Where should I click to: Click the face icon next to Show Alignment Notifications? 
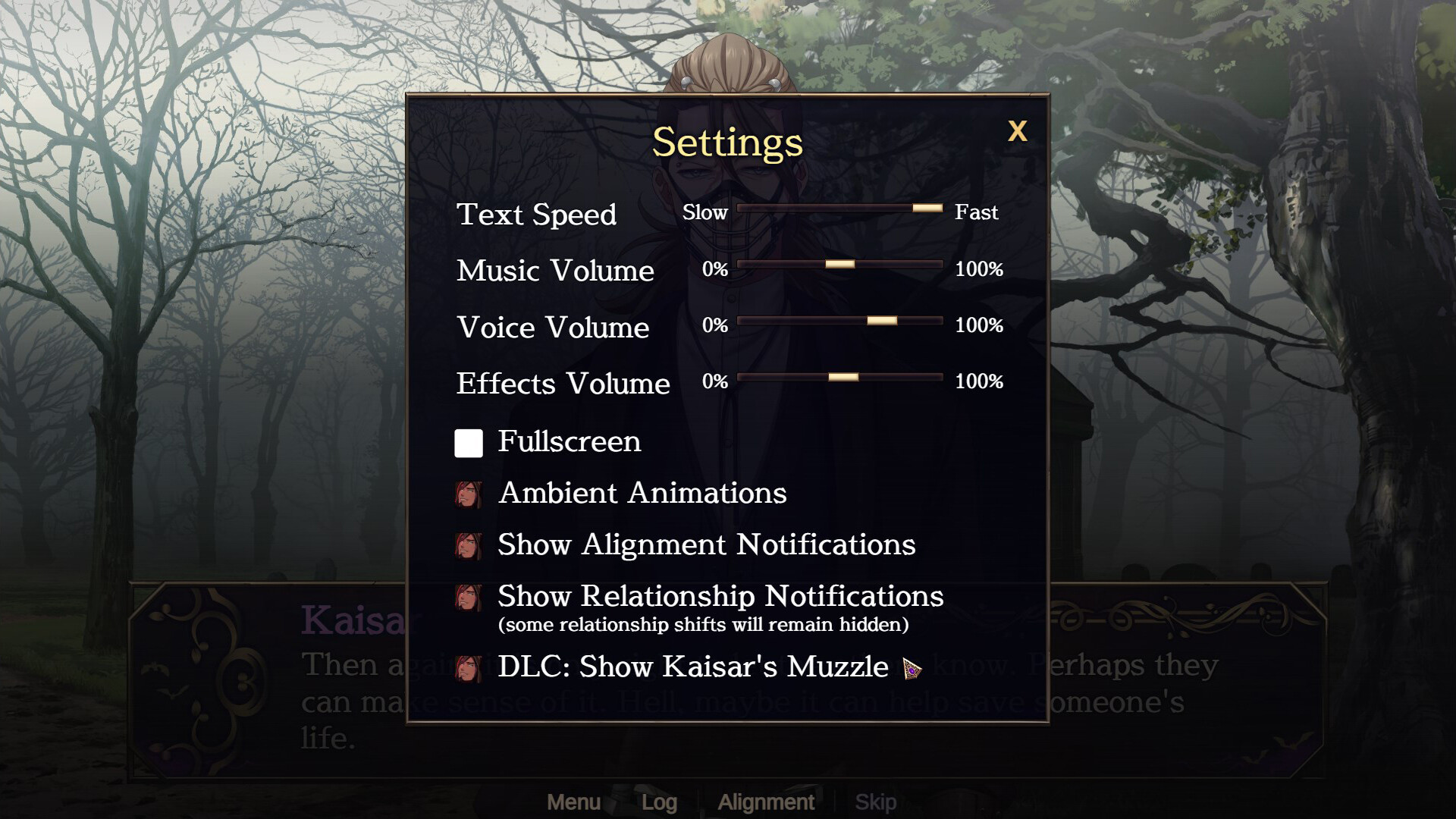click(468, 545)
